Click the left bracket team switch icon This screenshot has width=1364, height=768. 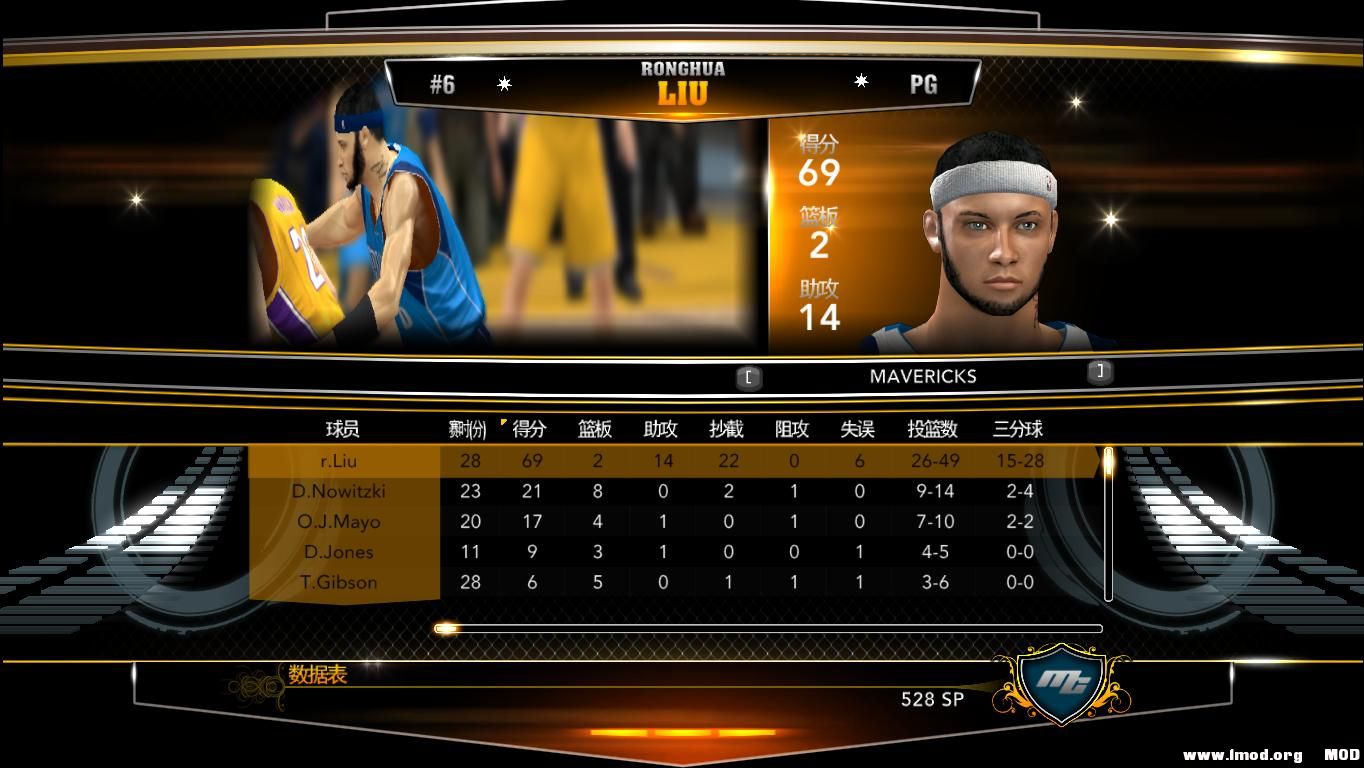click(x=748, y=377)
